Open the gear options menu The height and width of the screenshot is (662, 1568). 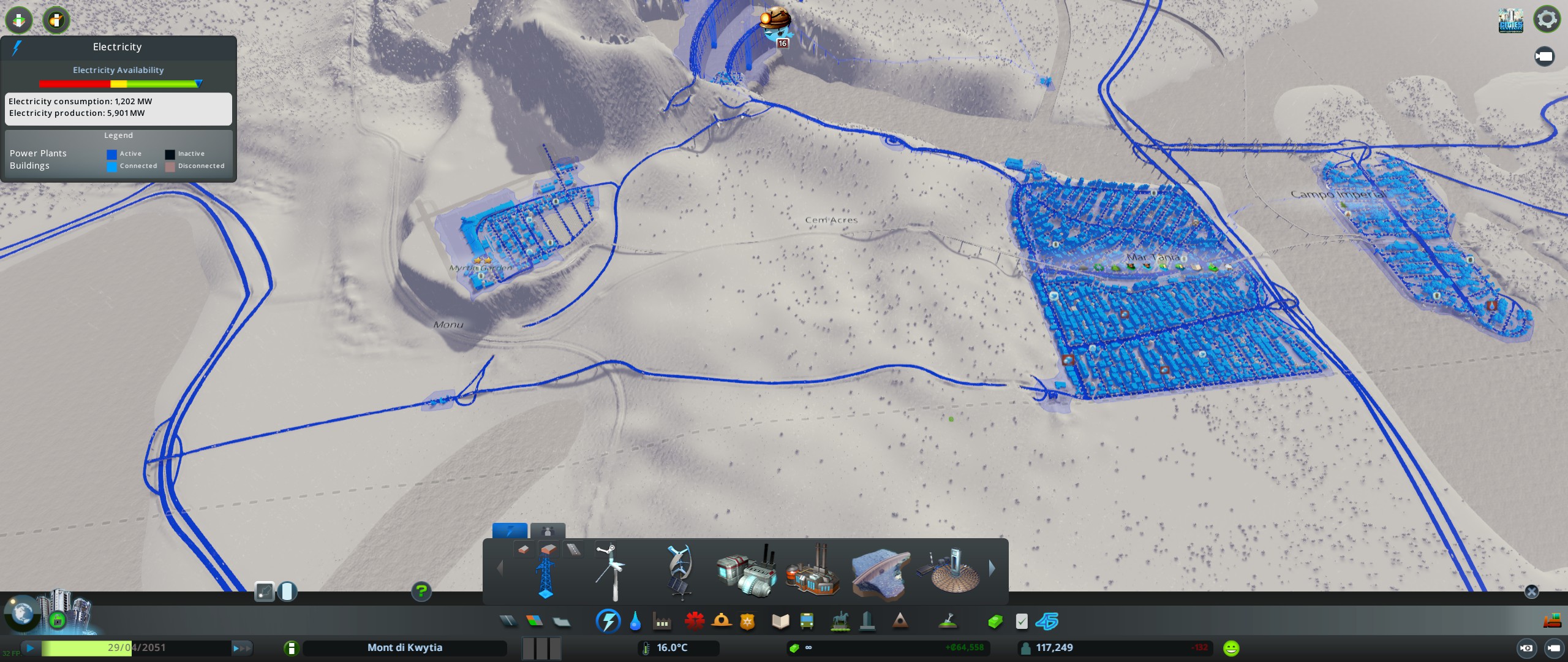point(1547,19)
